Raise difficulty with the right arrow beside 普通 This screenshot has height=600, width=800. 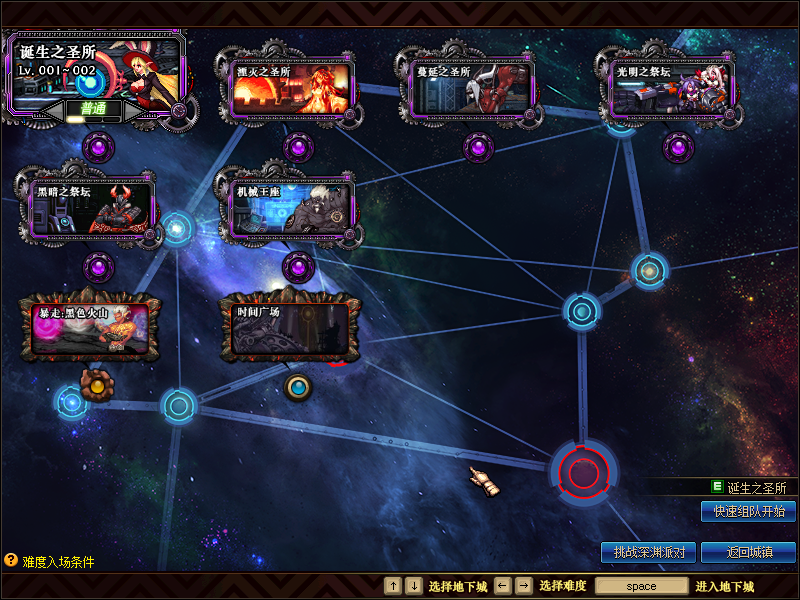tap(136, 109)
